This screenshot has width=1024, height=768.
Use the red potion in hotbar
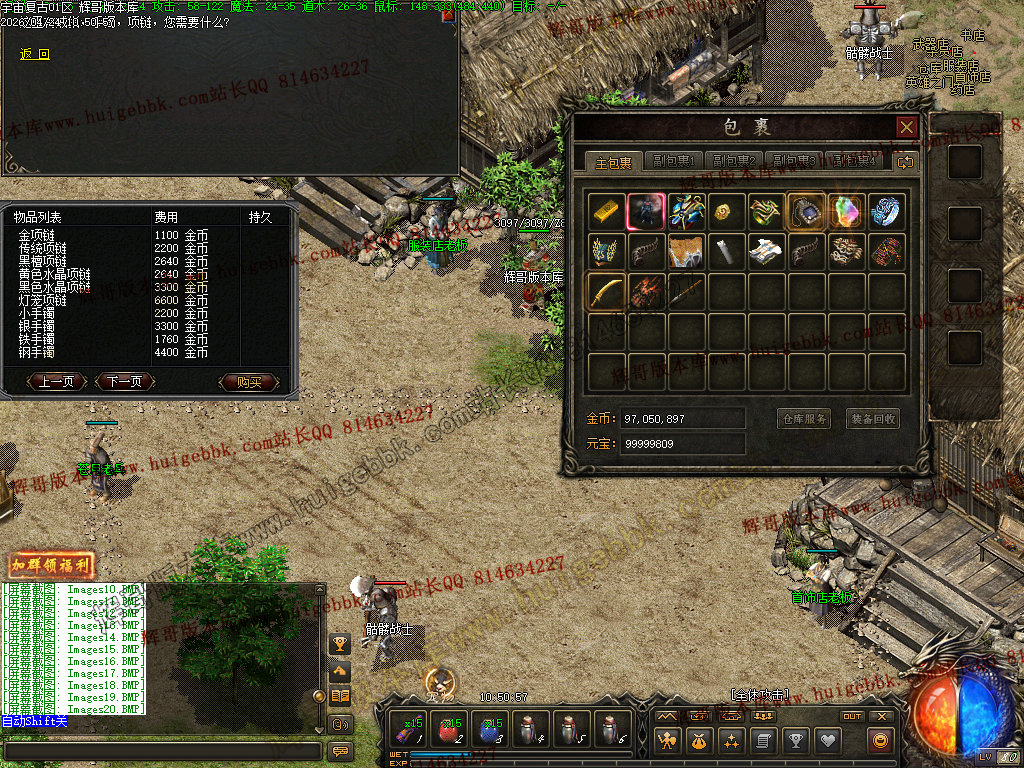(x=450, y=730)
